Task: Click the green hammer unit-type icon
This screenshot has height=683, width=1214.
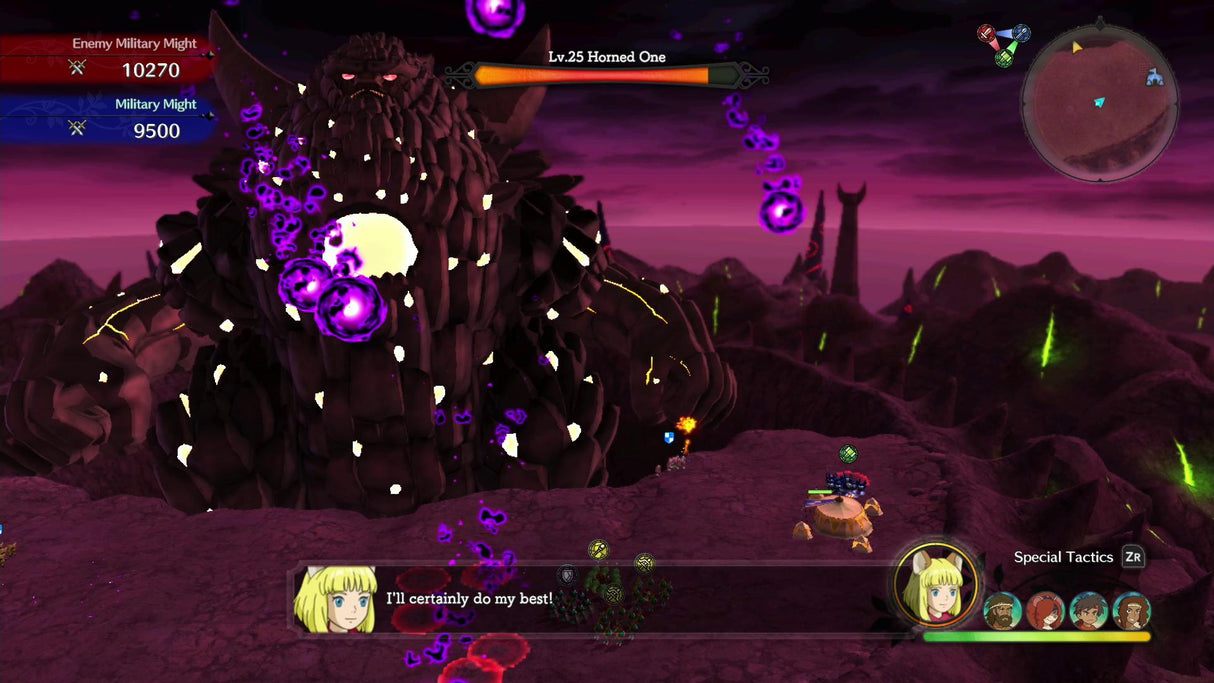Action: pyautogui.click(x=1004, y=58)
